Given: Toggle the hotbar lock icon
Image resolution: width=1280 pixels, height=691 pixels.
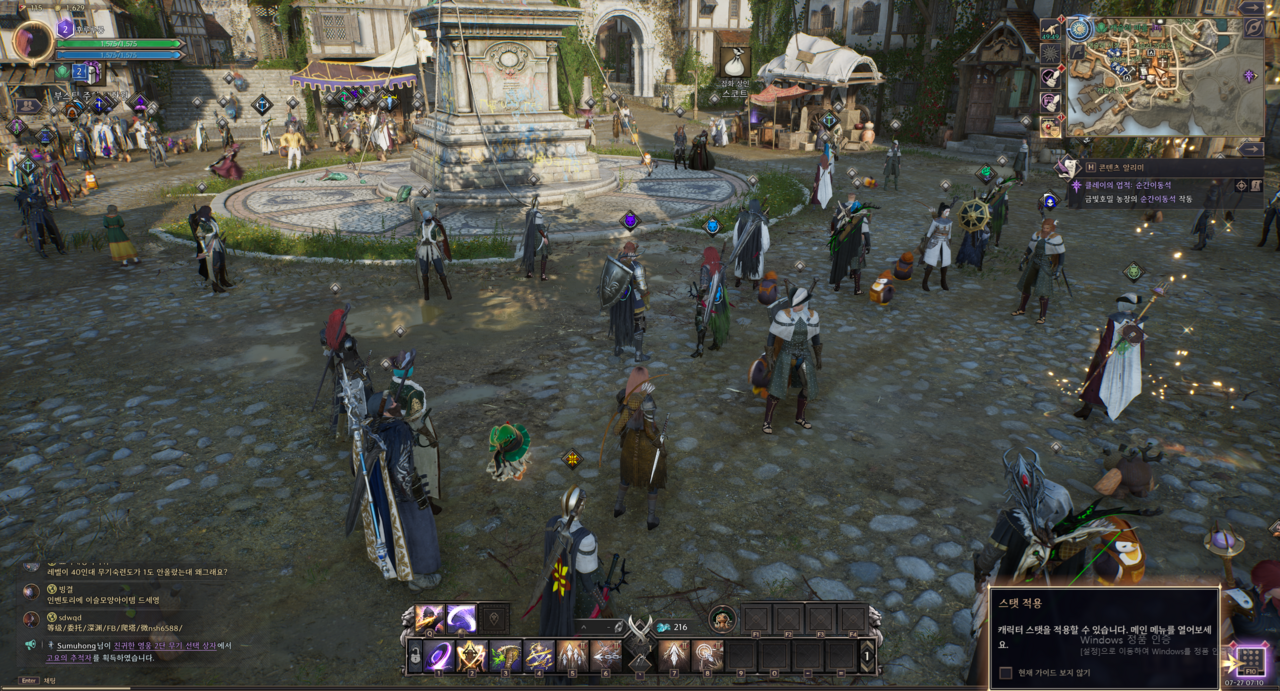Looking at the screenshot, I should (x=414, y=656).
